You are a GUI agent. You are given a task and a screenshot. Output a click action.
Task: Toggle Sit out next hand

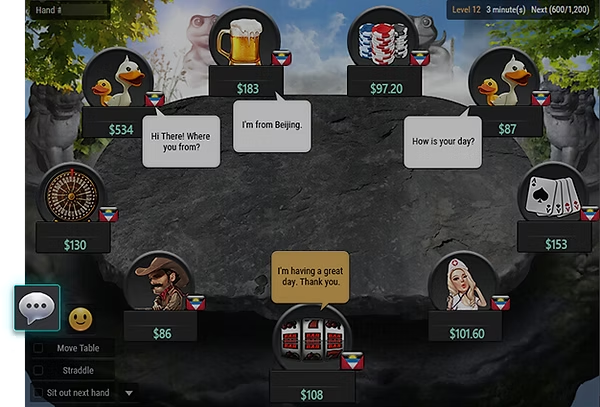pos(38,393)
